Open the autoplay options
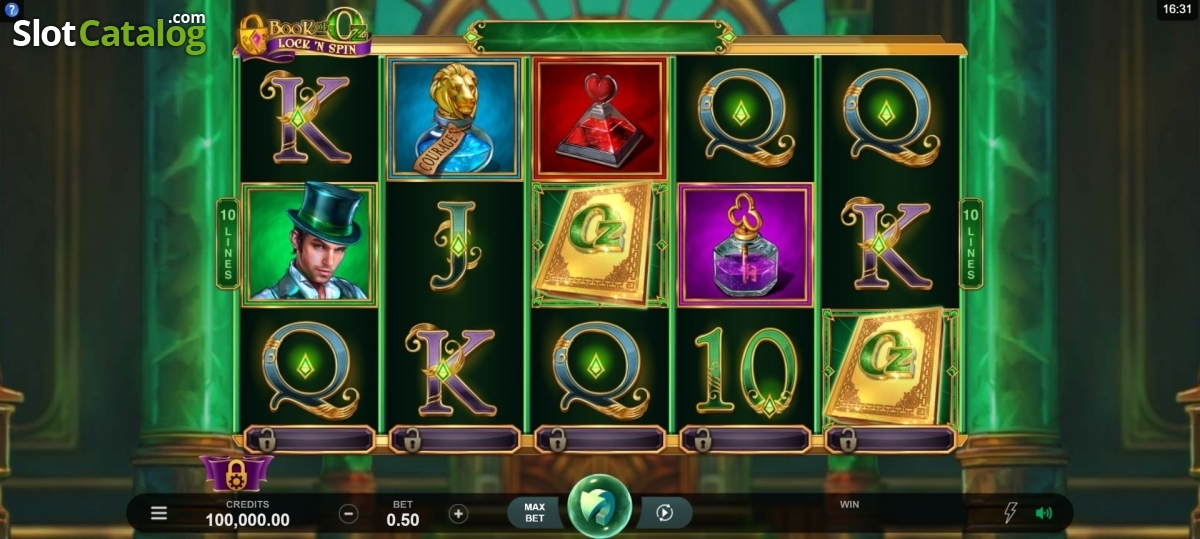Screen dimensions: 1200x539 (x=664, y=514)
